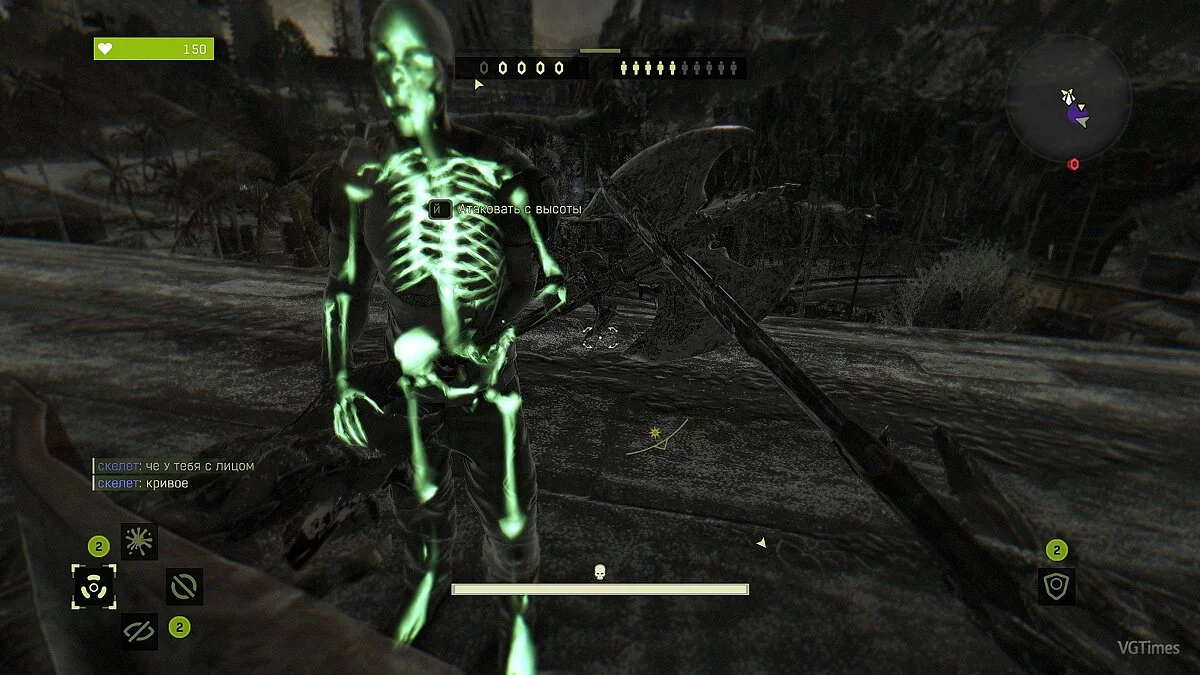The height and width of the screenshot is (675, 1200).
Task: Activate the crossed-out eye ability
Action: point(139,631)
